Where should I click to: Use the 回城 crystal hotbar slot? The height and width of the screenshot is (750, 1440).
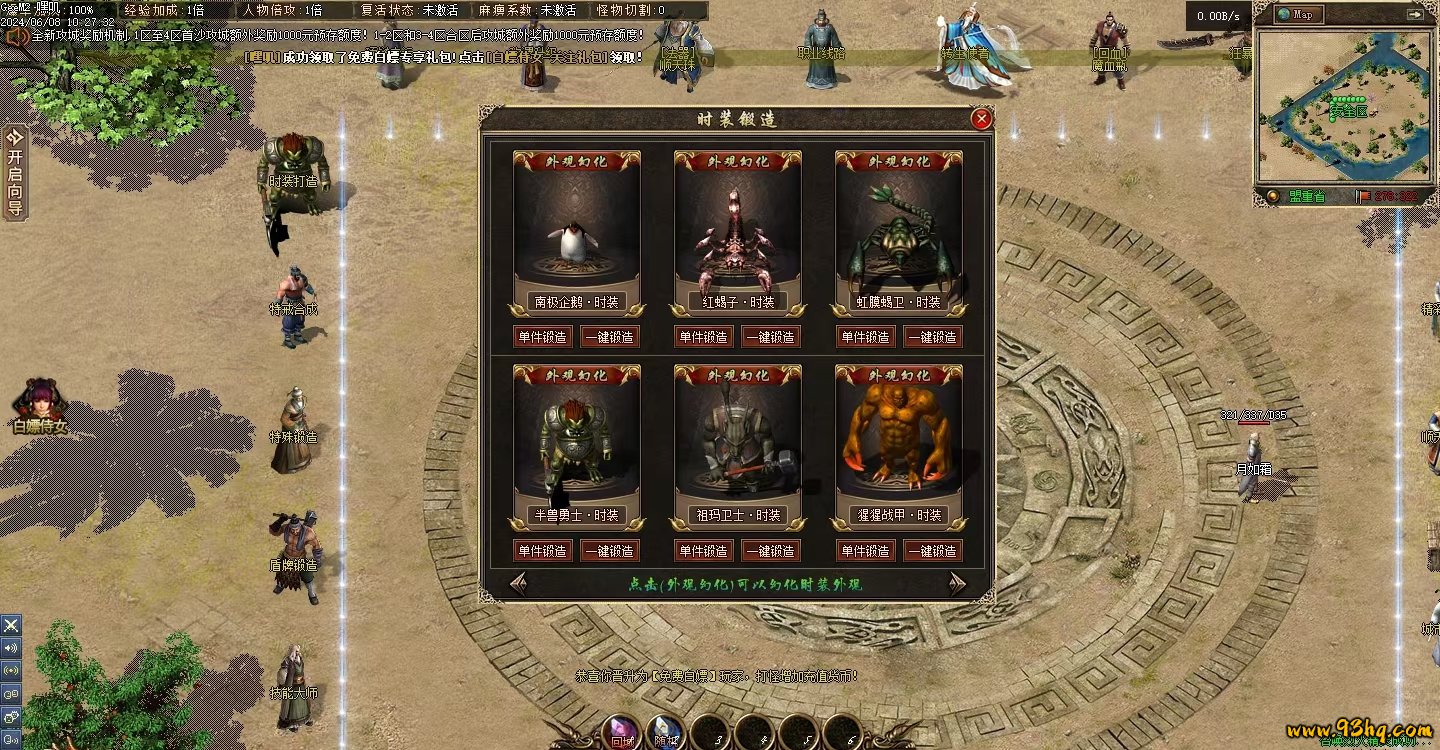pos(621,733)
